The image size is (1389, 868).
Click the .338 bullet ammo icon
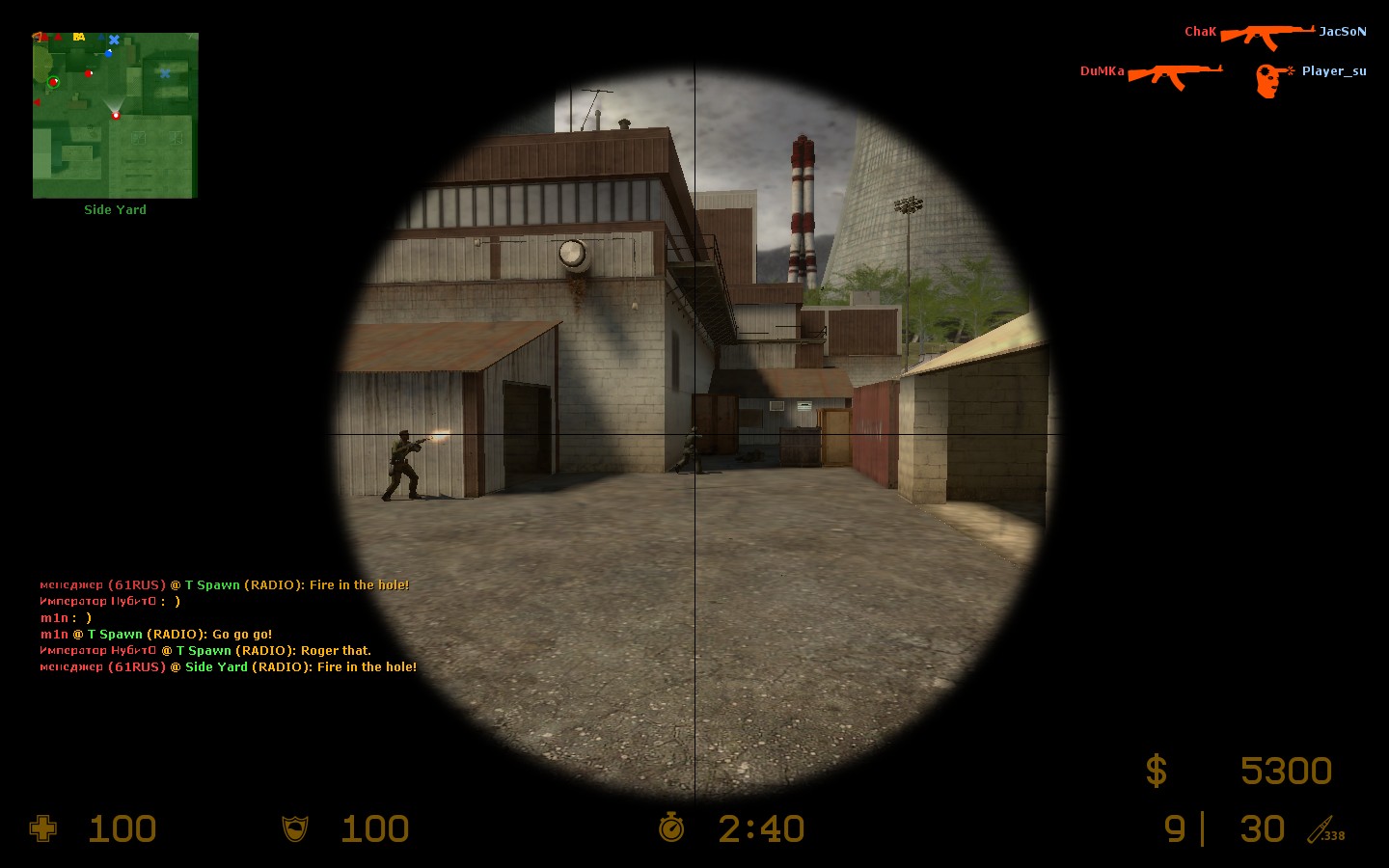point(1325,830)
